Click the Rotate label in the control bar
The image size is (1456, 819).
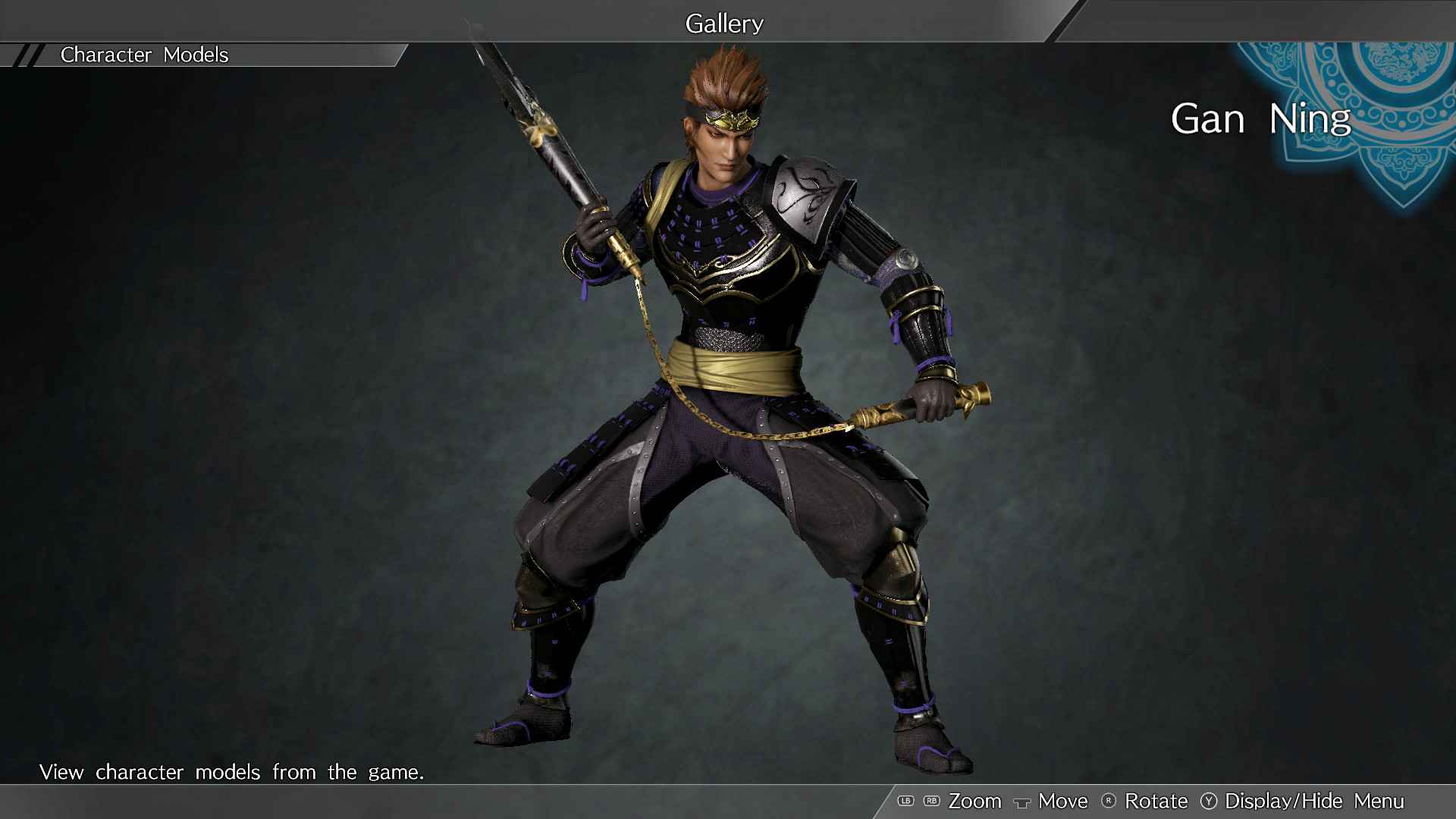click(1158, 801)
